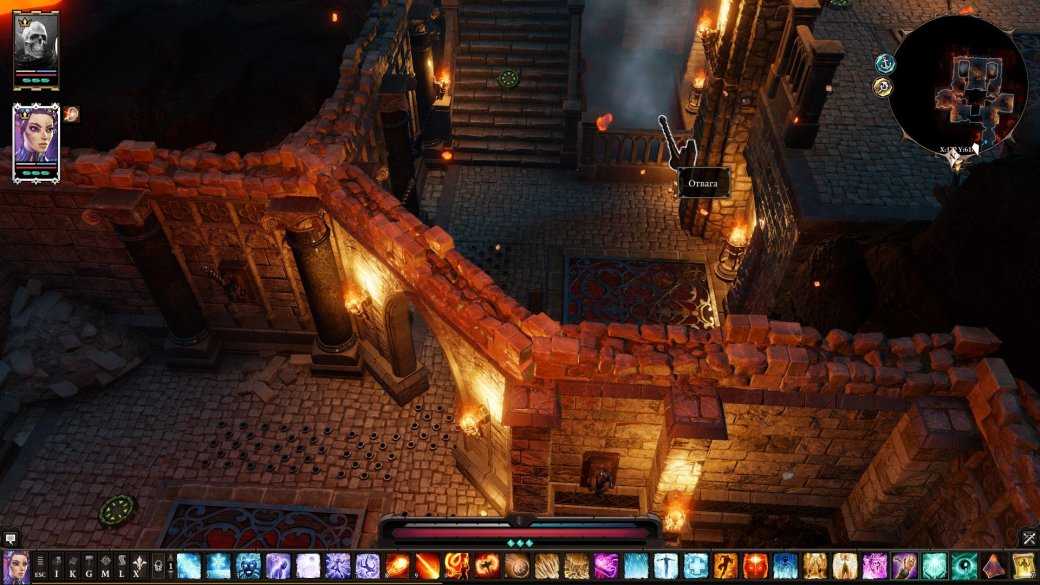1040x585 pixels.
Task: Open the journal with the L button
Action: coord(120,567)
